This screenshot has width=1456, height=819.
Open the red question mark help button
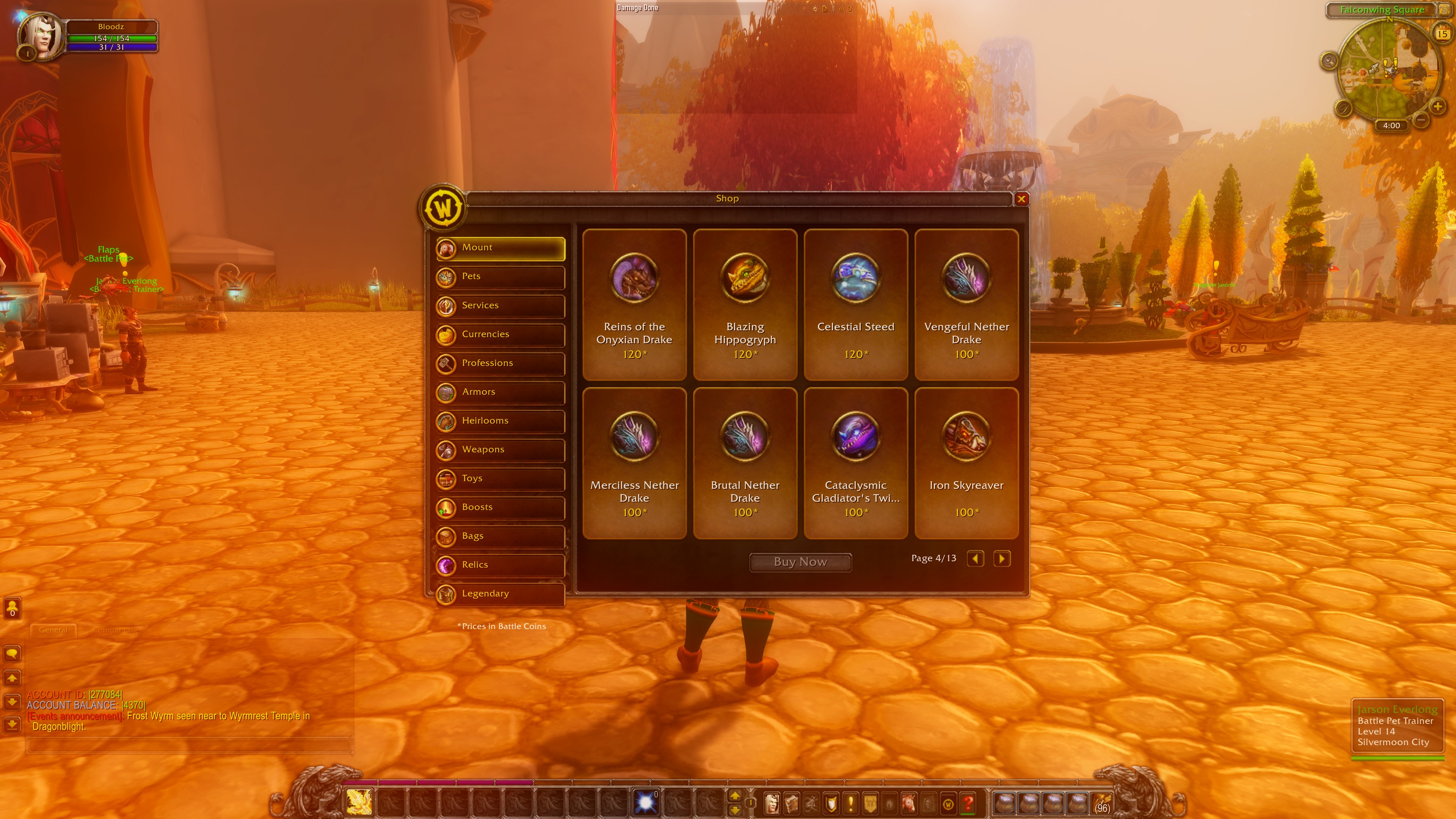click(x=968, y=803)
